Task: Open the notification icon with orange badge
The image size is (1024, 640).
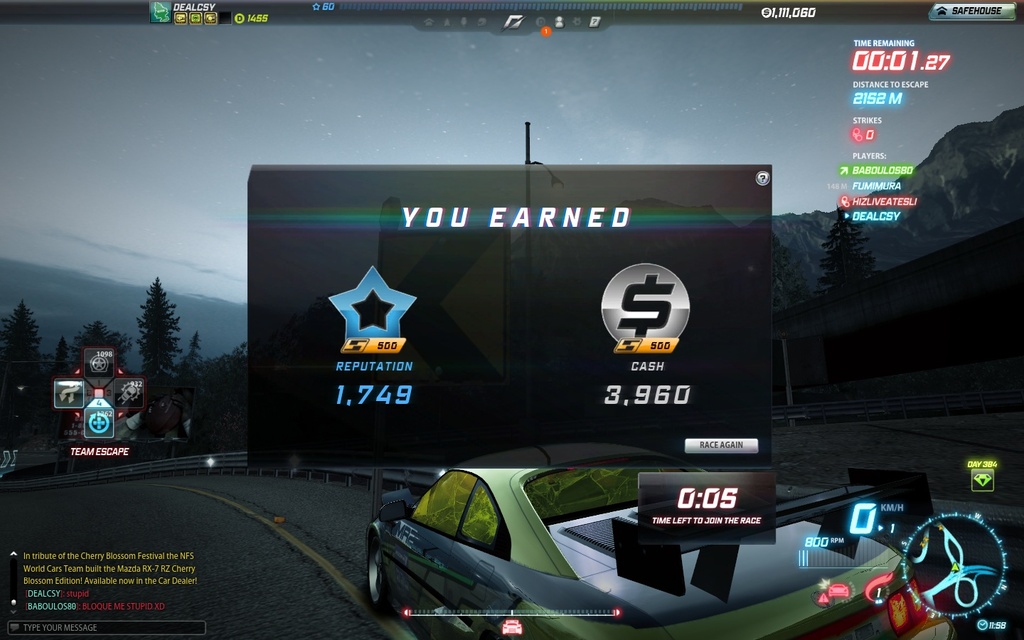Action: point(542,23)
